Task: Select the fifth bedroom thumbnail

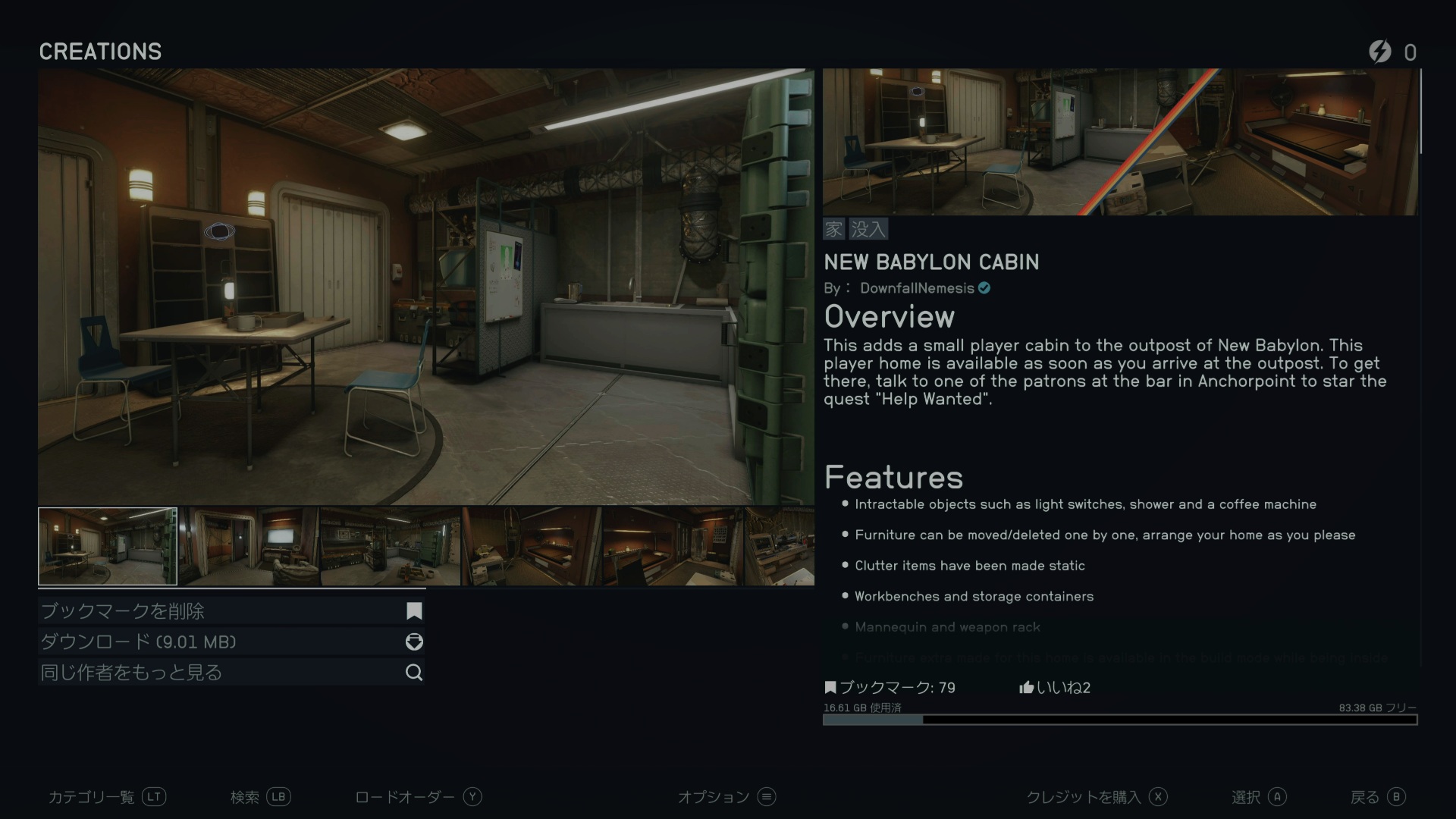Action: (672, 547)
